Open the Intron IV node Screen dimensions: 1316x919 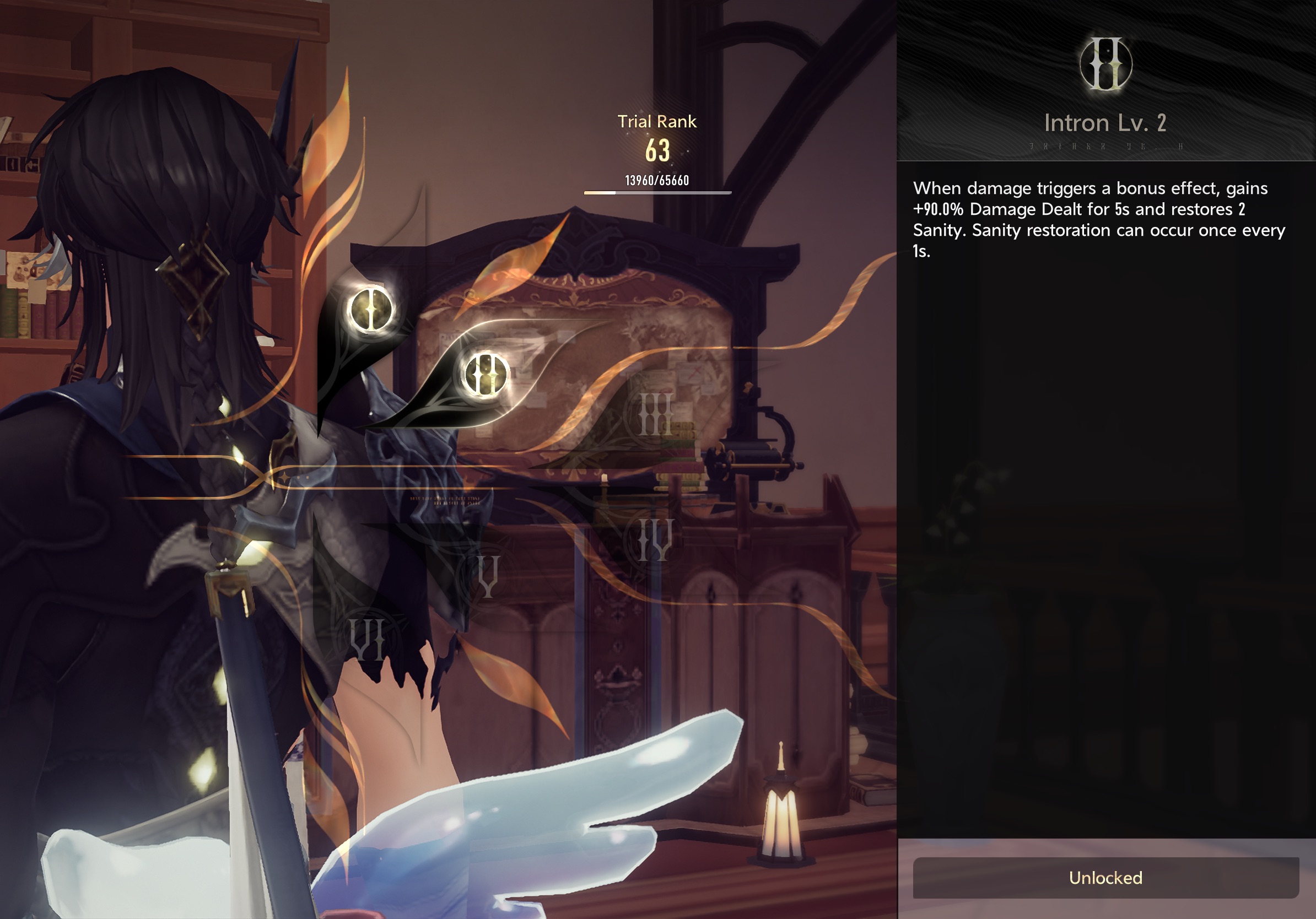coord(656,540)
